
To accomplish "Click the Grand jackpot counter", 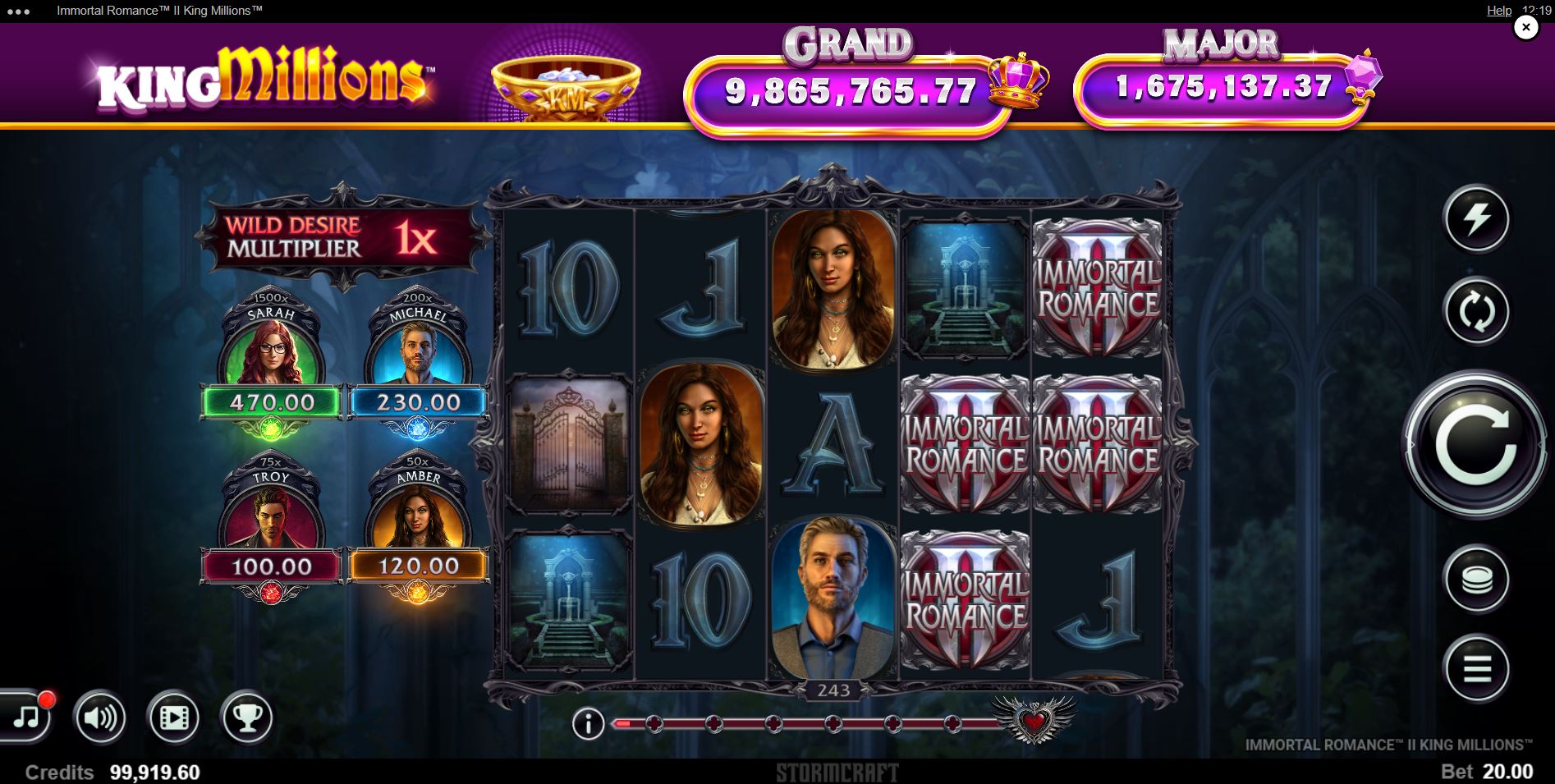I will tap(850, 89).
